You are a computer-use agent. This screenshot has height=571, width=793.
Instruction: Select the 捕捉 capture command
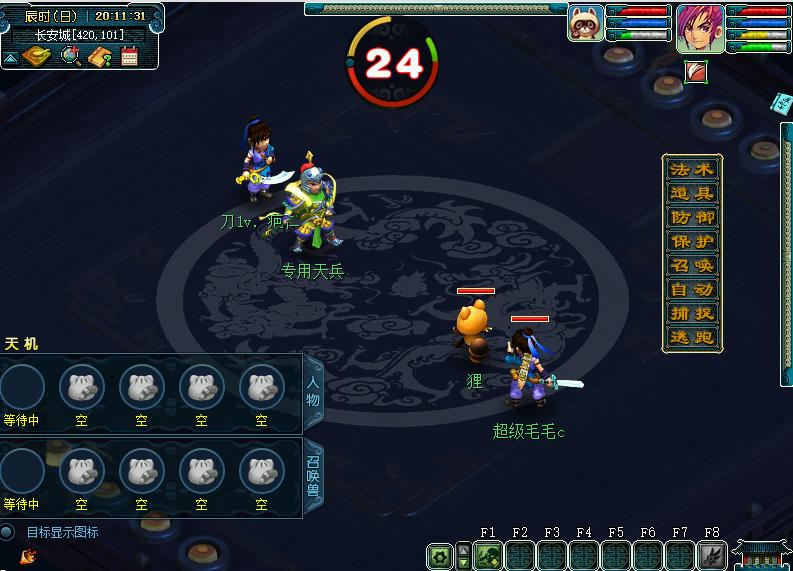click(x=692, y=314)
